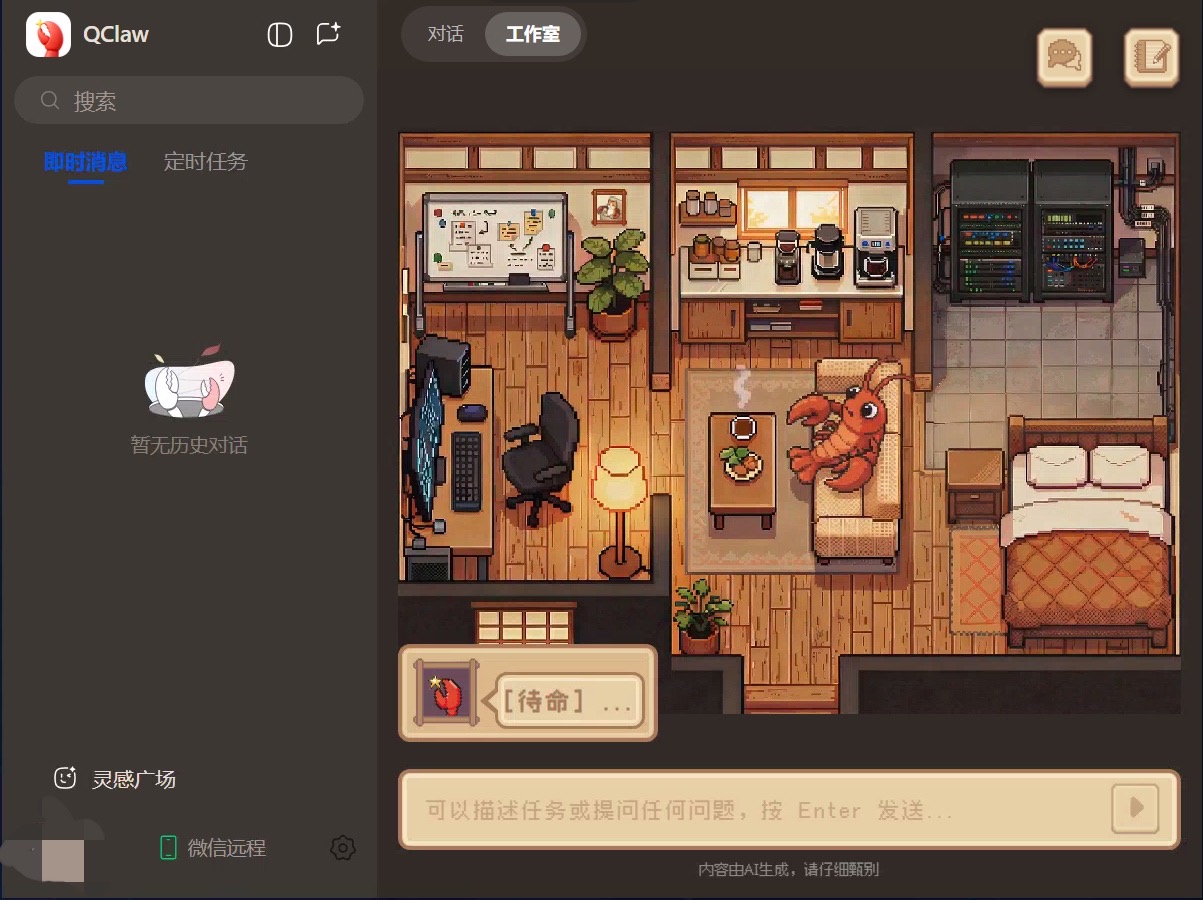The height and width of the screenshot is (900, 1203).
Task: Start a new chat with the plus bubble icon
Action: point(328,34)
